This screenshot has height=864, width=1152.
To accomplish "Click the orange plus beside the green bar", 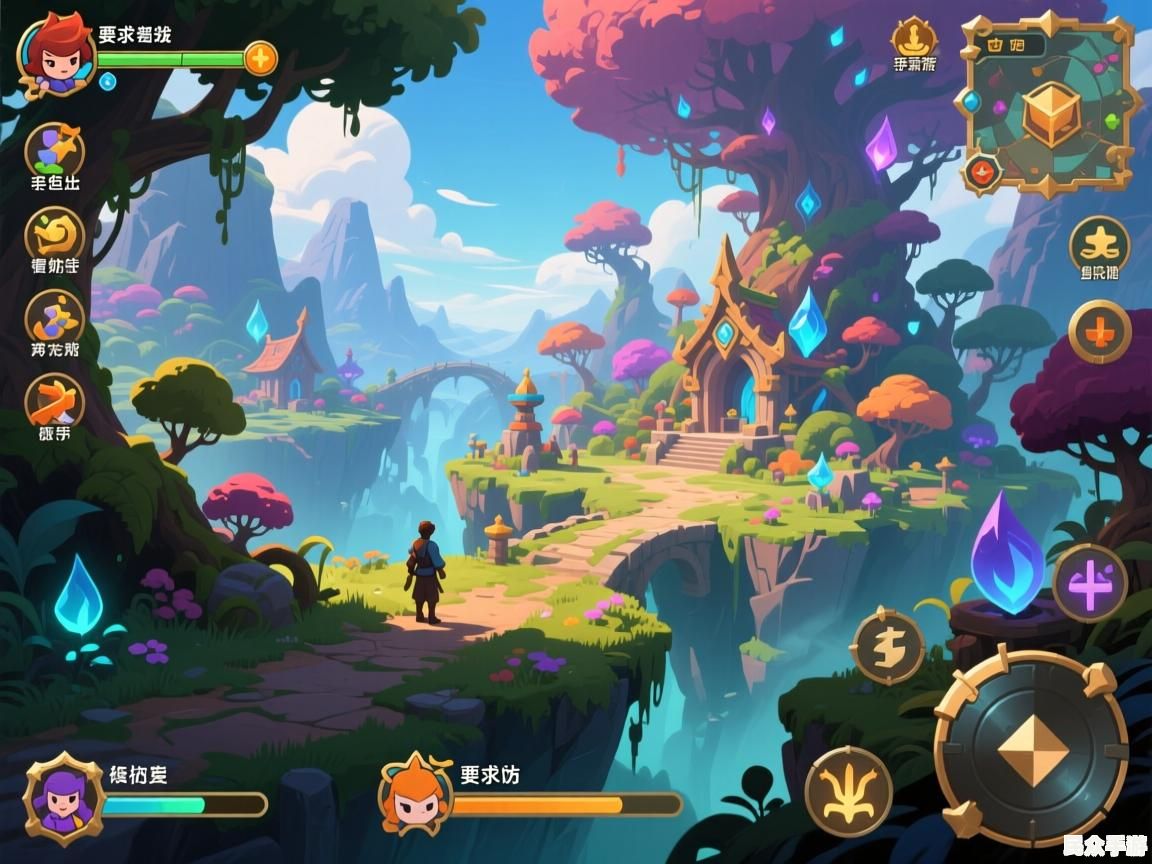I will [x=260, y=58].
